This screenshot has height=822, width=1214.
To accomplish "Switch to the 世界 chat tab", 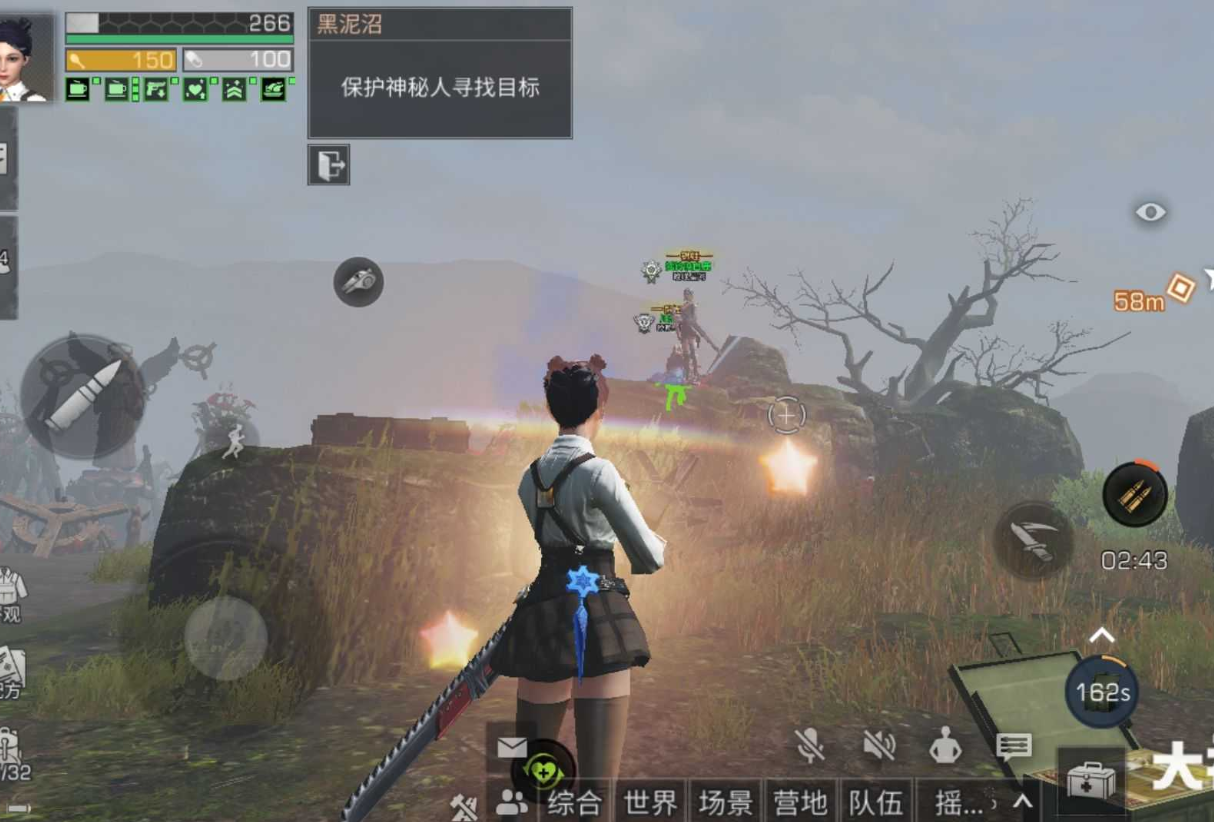I will pyautogui.click(x=651, y=802).
